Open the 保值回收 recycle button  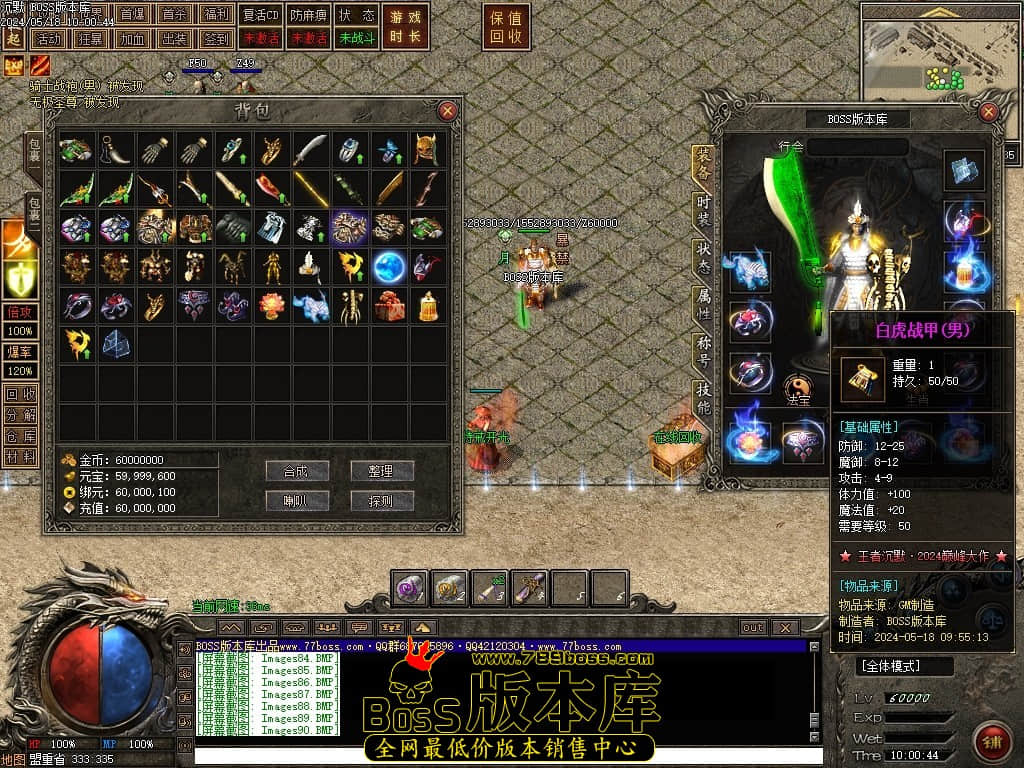pyautogui.click(x=507, y=27)
